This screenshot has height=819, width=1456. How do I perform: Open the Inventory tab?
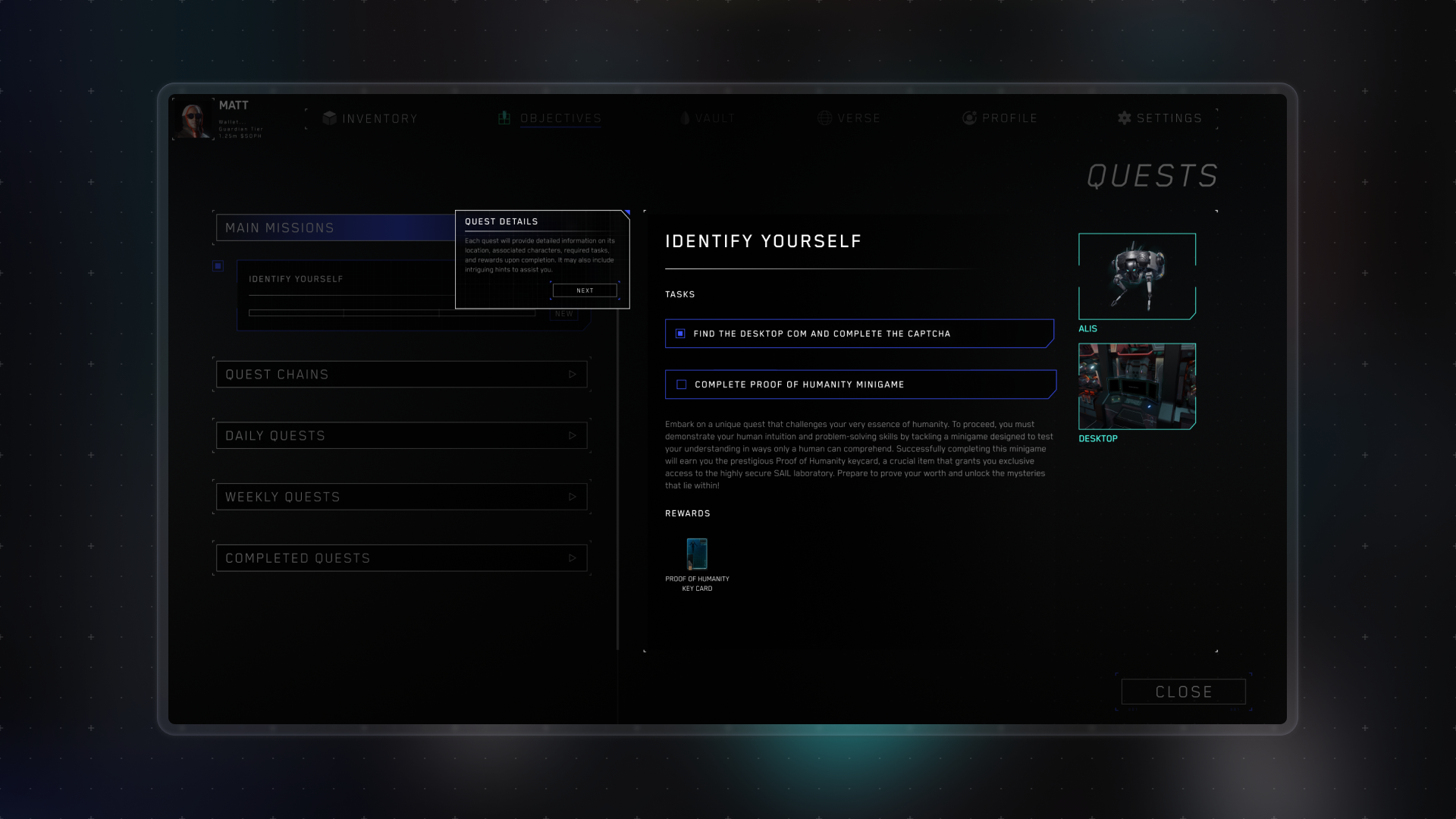click(370, 118)
